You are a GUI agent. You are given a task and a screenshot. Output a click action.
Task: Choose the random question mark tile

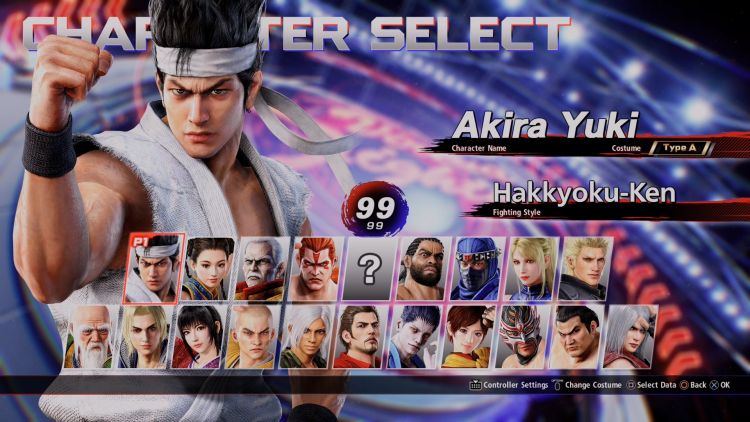[370, 269]
